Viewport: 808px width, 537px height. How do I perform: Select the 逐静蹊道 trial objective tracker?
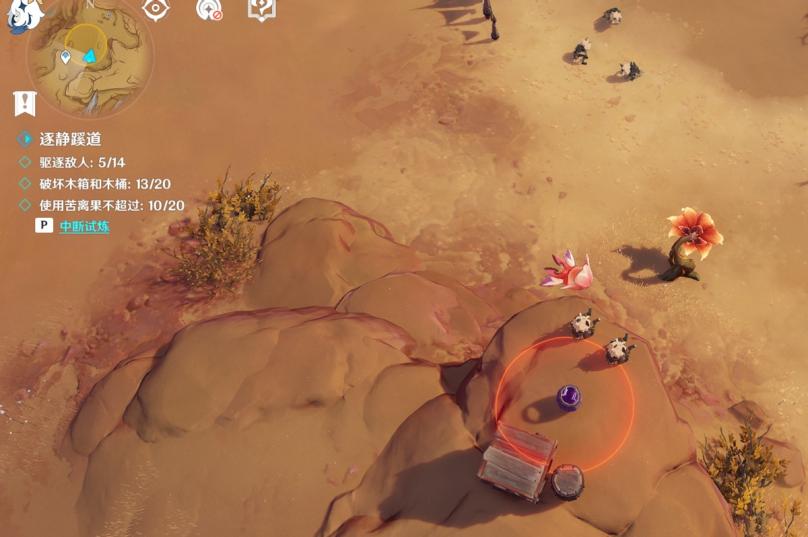click(x=70, y=139)
